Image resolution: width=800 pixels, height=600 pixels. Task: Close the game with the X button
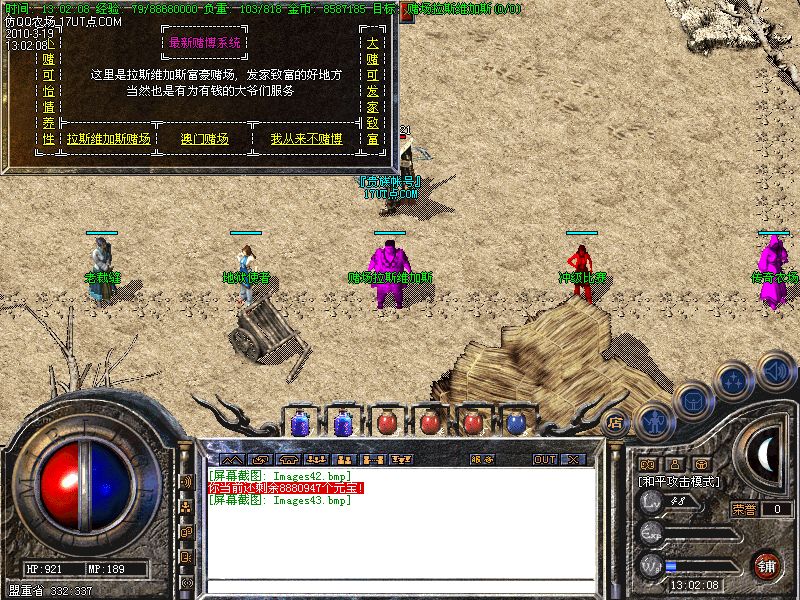pyautogui.click(x=574, y=459)
